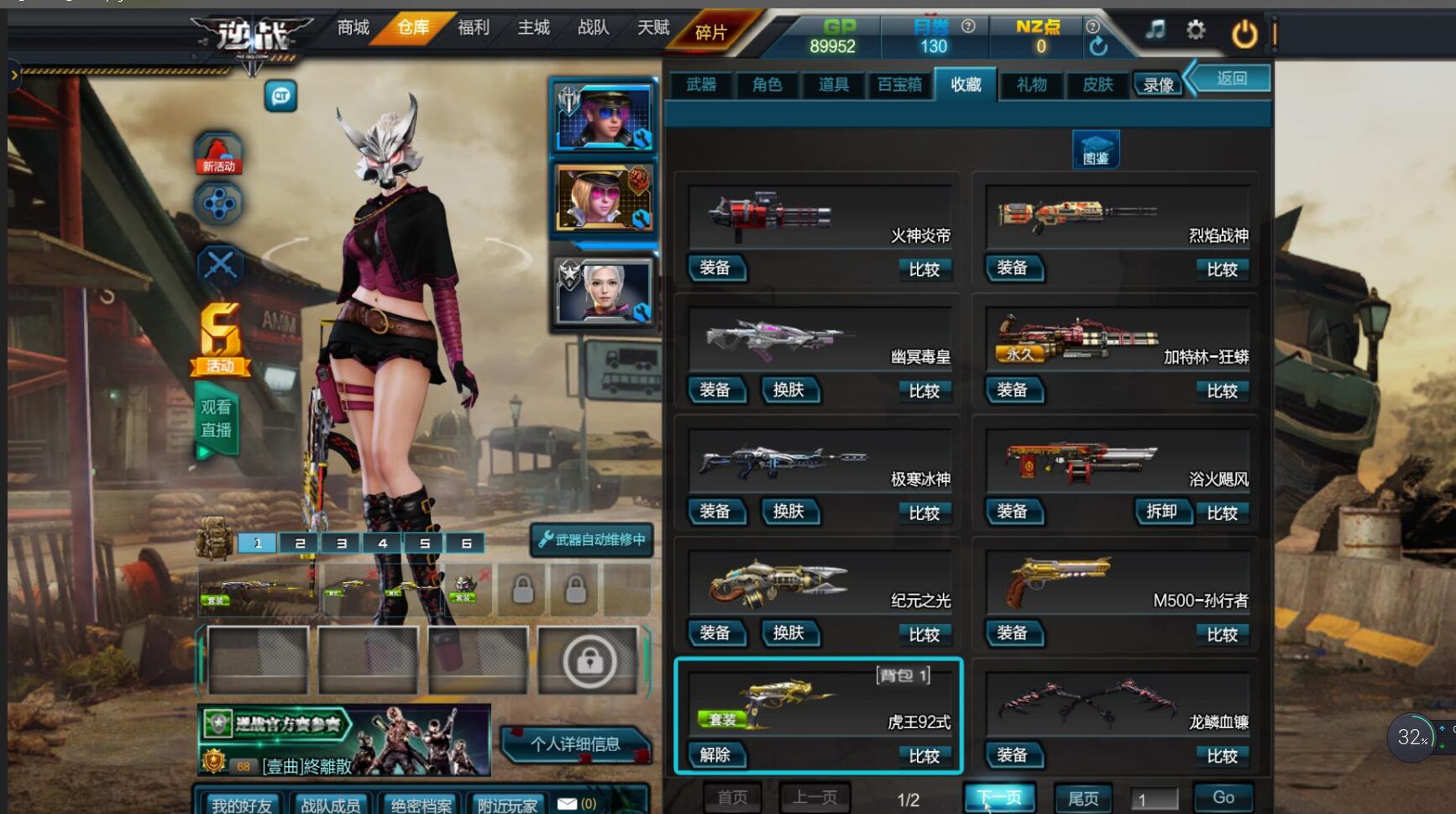Compare the 烈焰战神 weapon

tap(1222, 269)
